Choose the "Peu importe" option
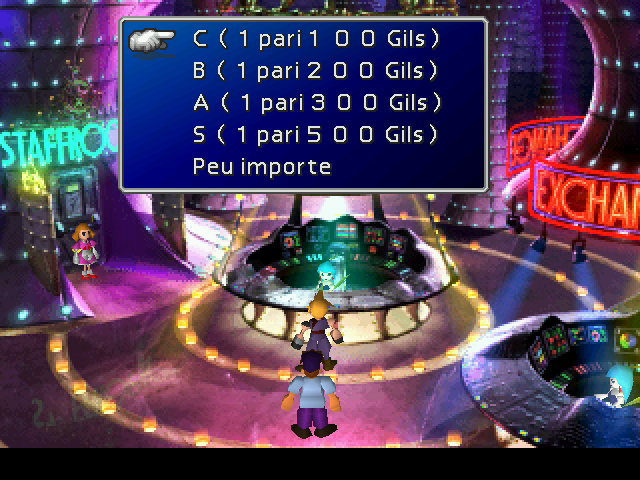The width and height of the screenshot is (640, 480). tap(262, 166)
